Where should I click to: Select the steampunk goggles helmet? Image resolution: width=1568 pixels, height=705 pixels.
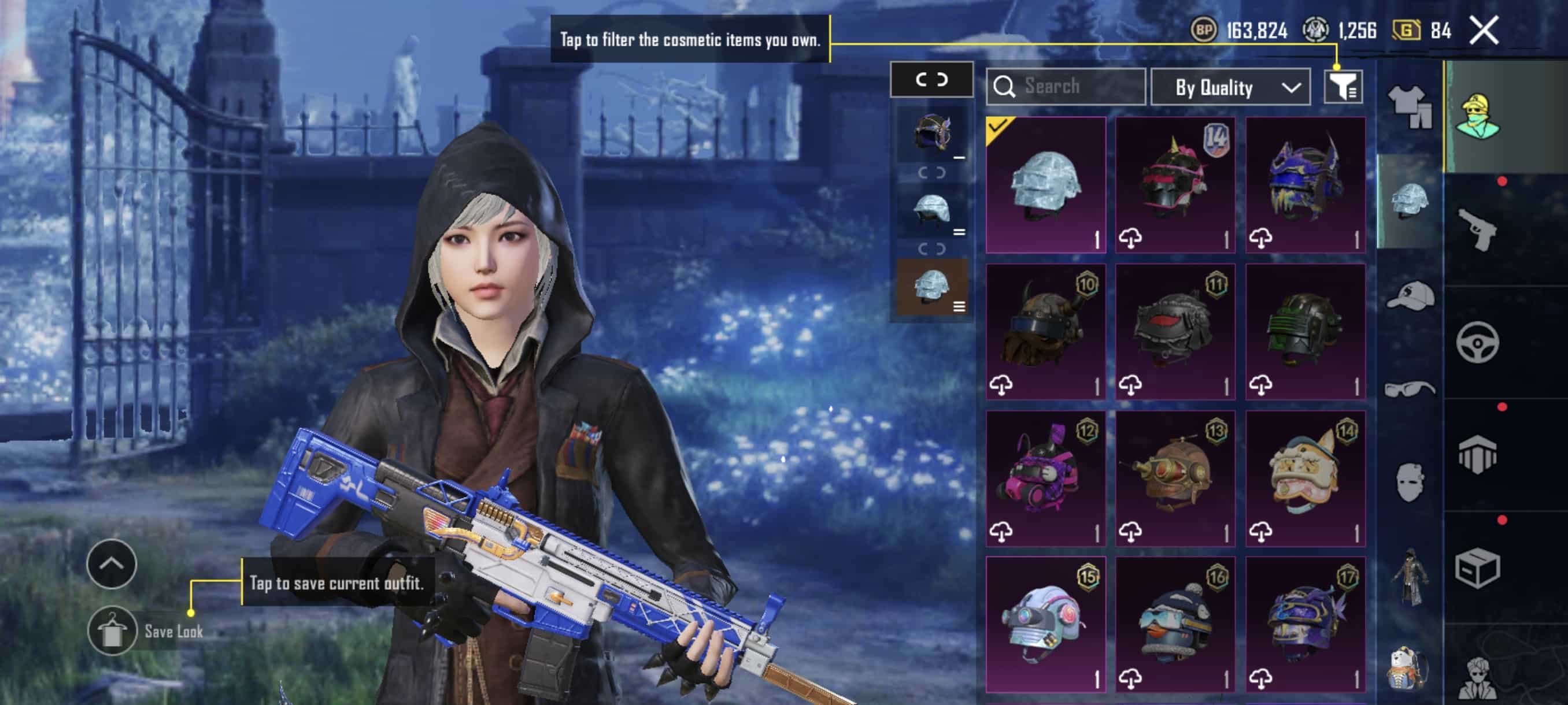click(1175, 478)
